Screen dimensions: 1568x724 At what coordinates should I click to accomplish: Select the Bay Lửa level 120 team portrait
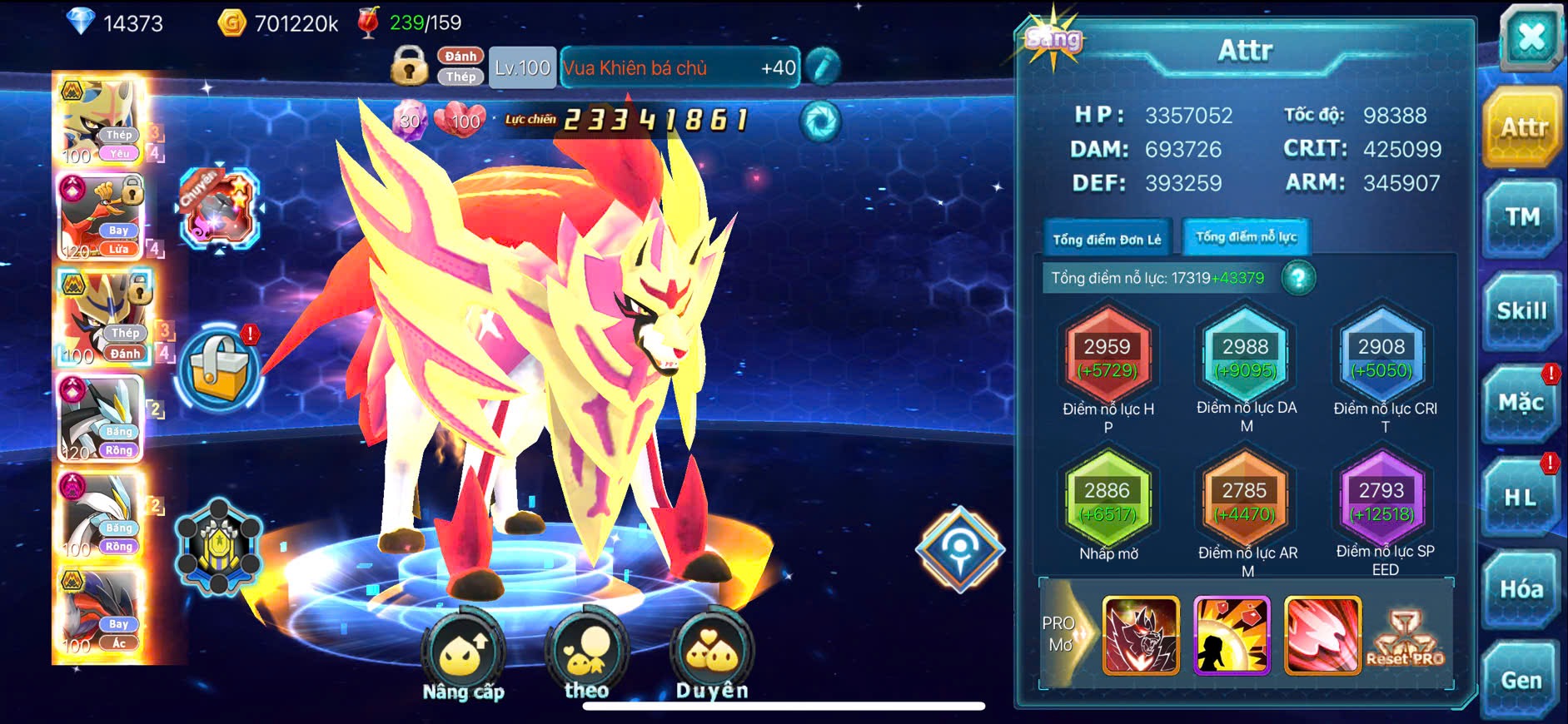point(101,217)
